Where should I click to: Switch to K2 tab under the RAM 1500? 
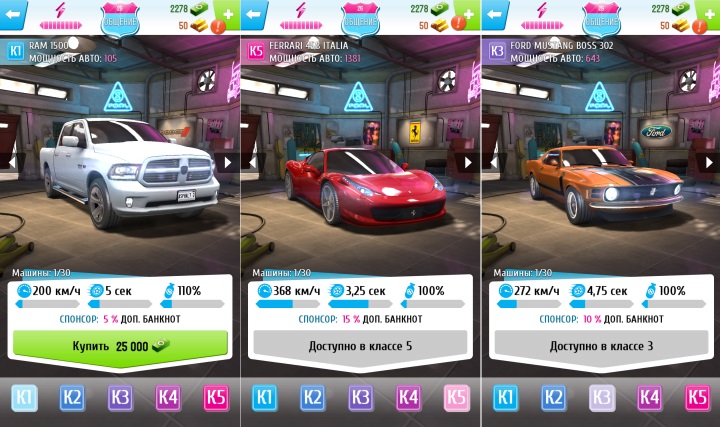(x=72, y=399)
